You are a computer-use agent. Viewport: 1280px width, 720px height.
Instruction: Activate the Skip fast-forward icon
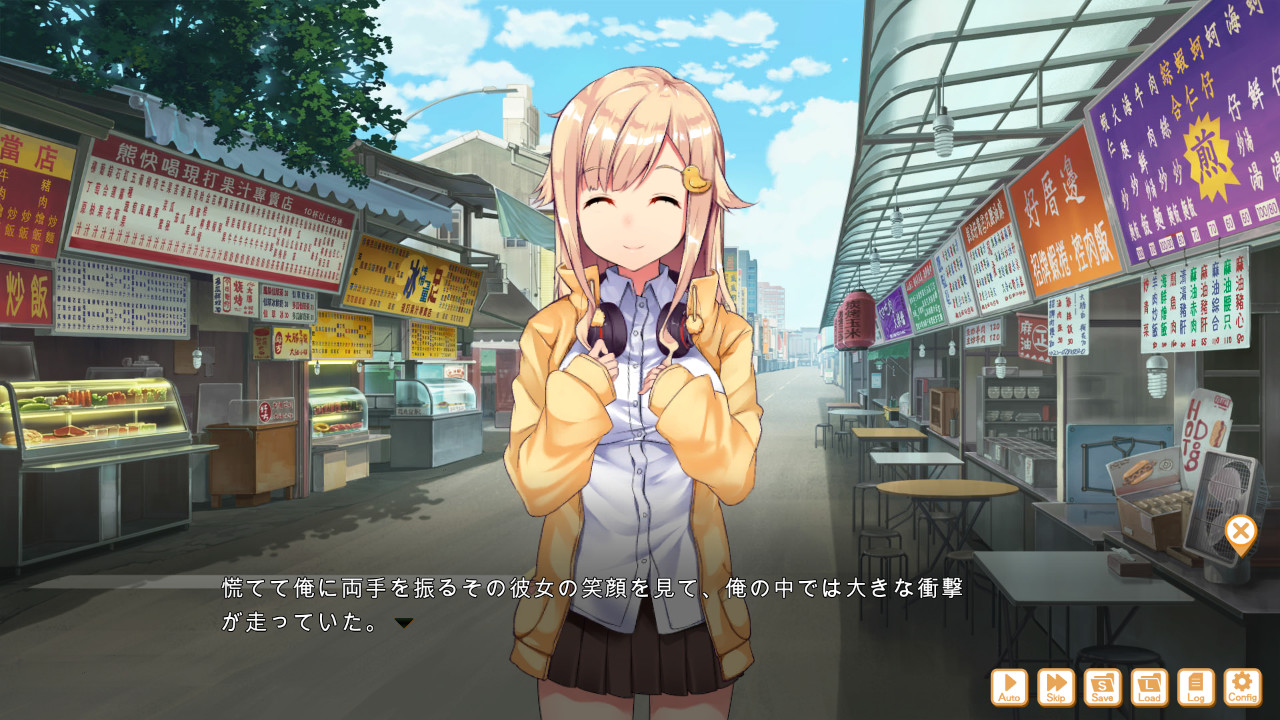[x=1059, y=688]
